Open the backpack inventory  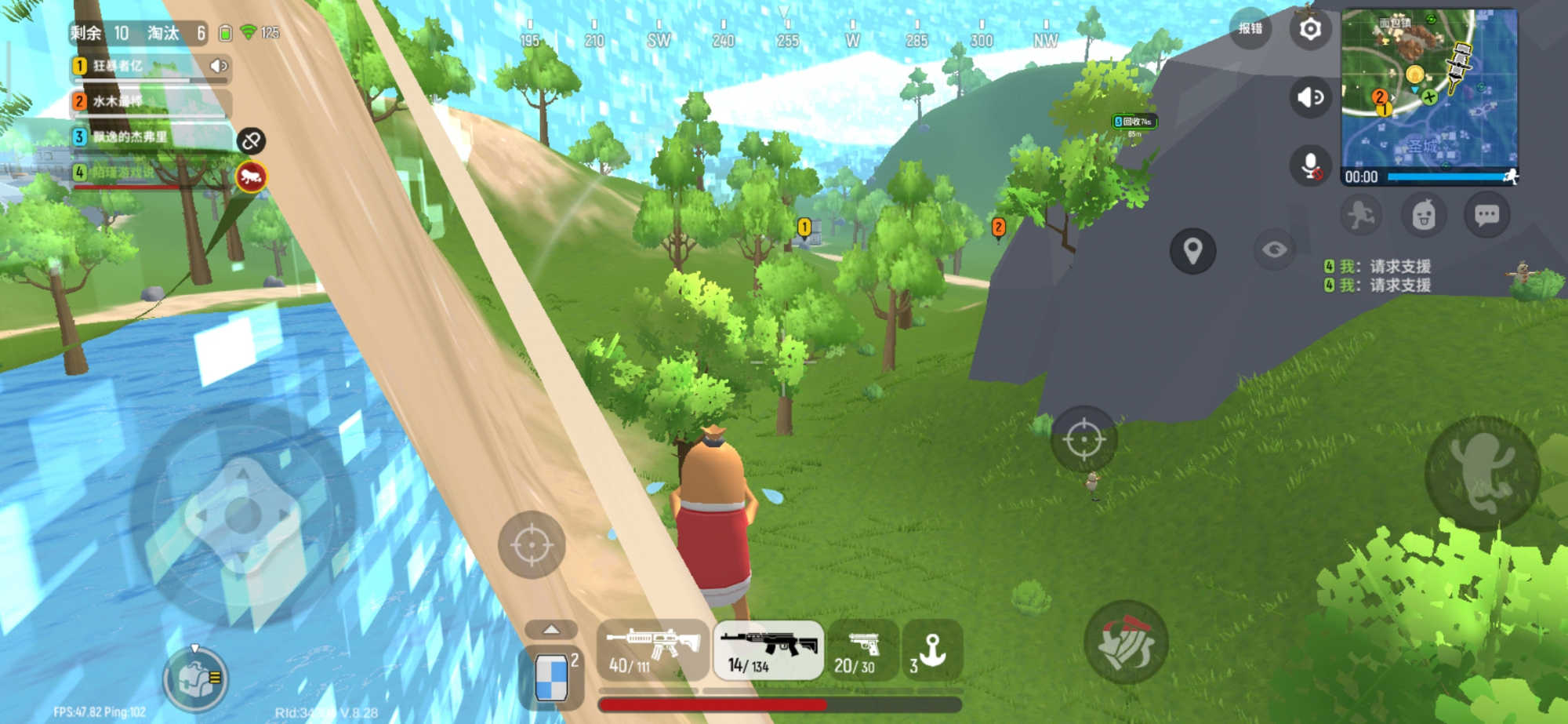[x=195, y=679]
